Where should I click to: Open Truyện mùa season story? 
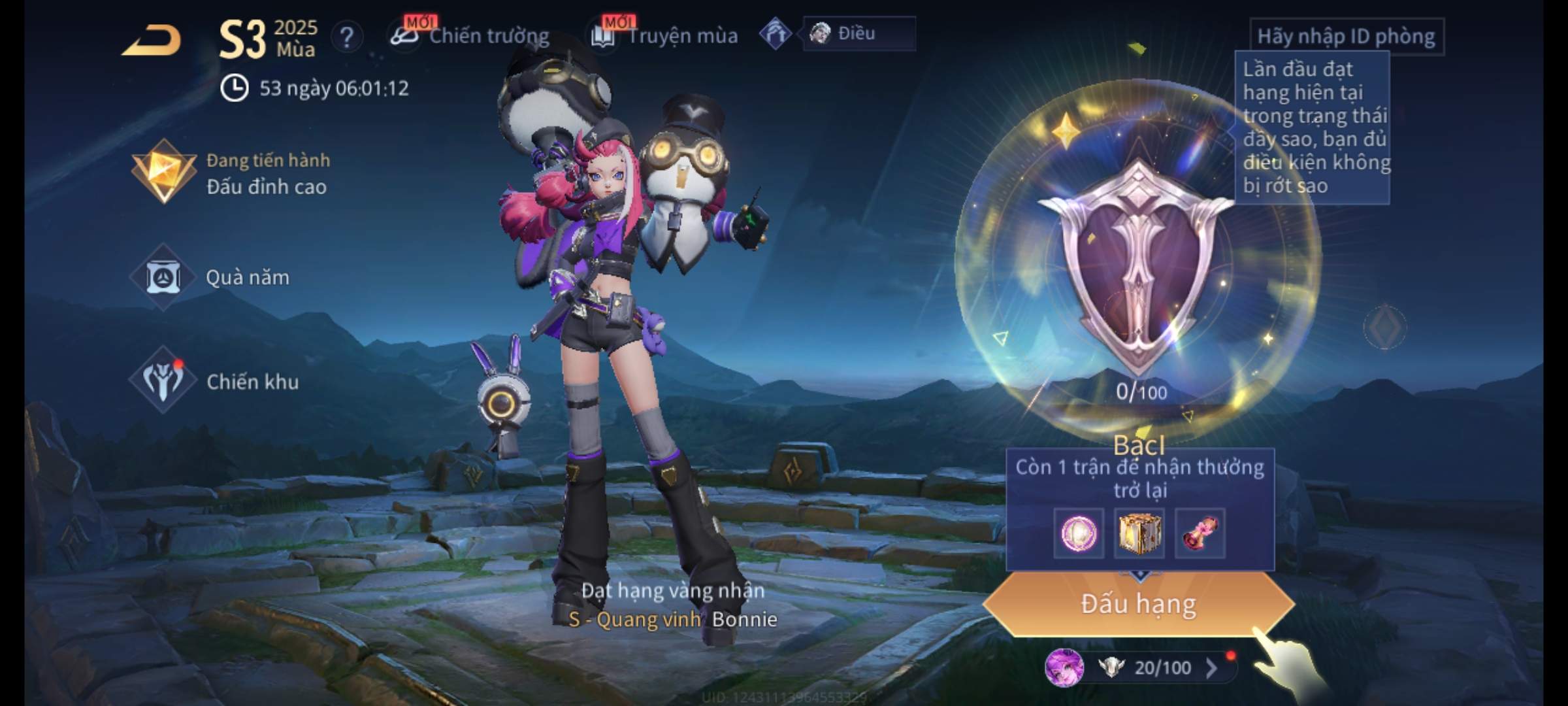(666, 35)
